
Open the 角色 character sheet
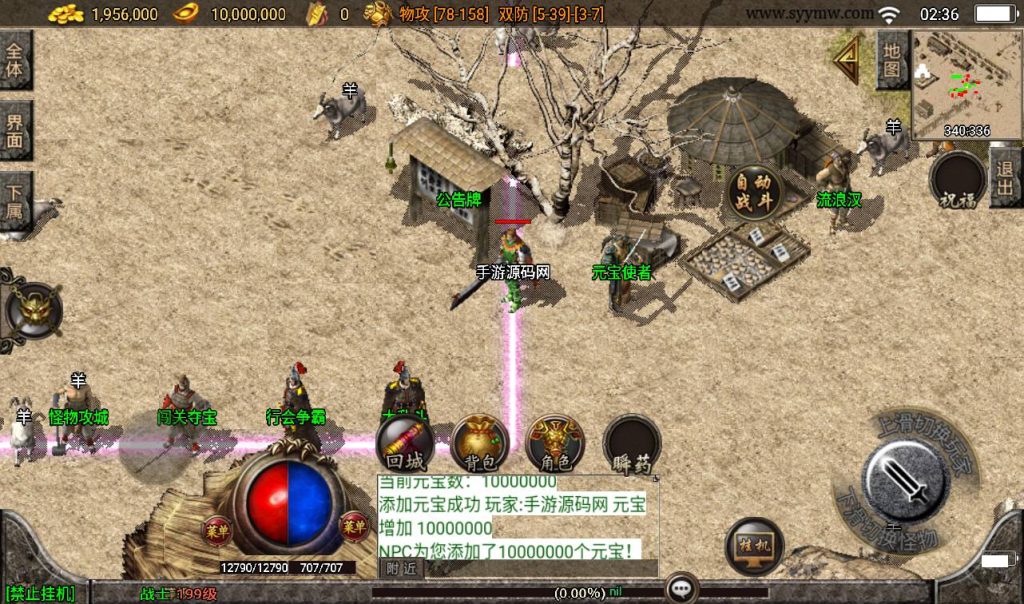(555, 444)
